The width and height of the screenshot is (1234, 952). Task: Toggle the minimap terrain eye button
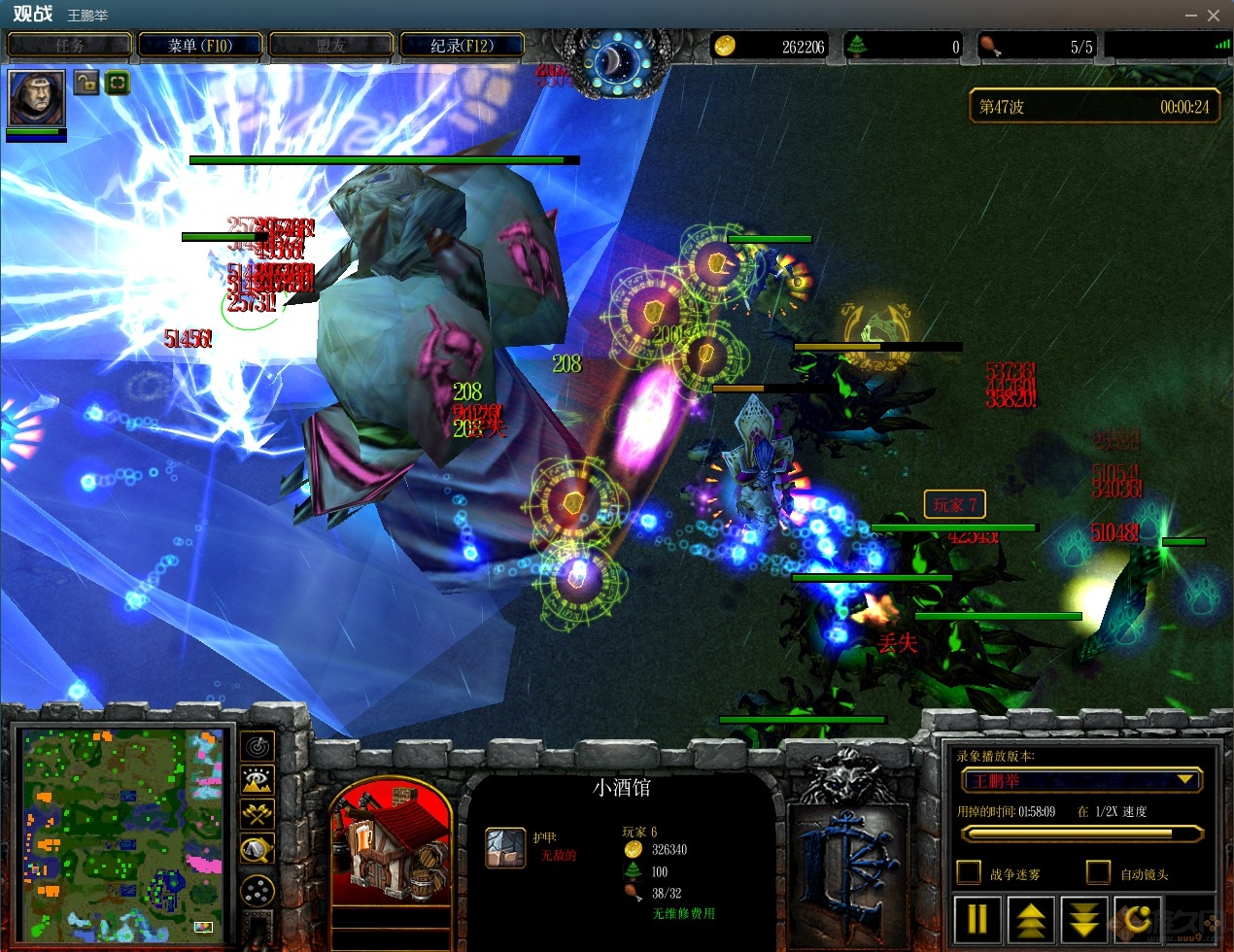point(257,780)
